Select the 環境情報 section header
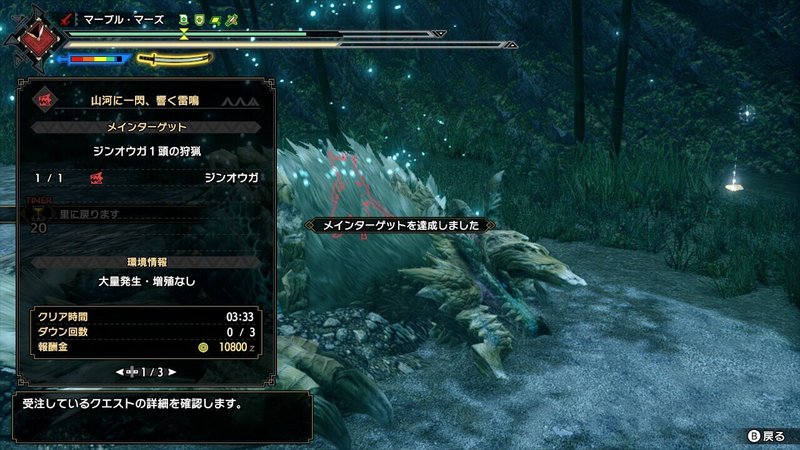The height and width of the screenshot is (450, 800). click(x=146, y=261)
